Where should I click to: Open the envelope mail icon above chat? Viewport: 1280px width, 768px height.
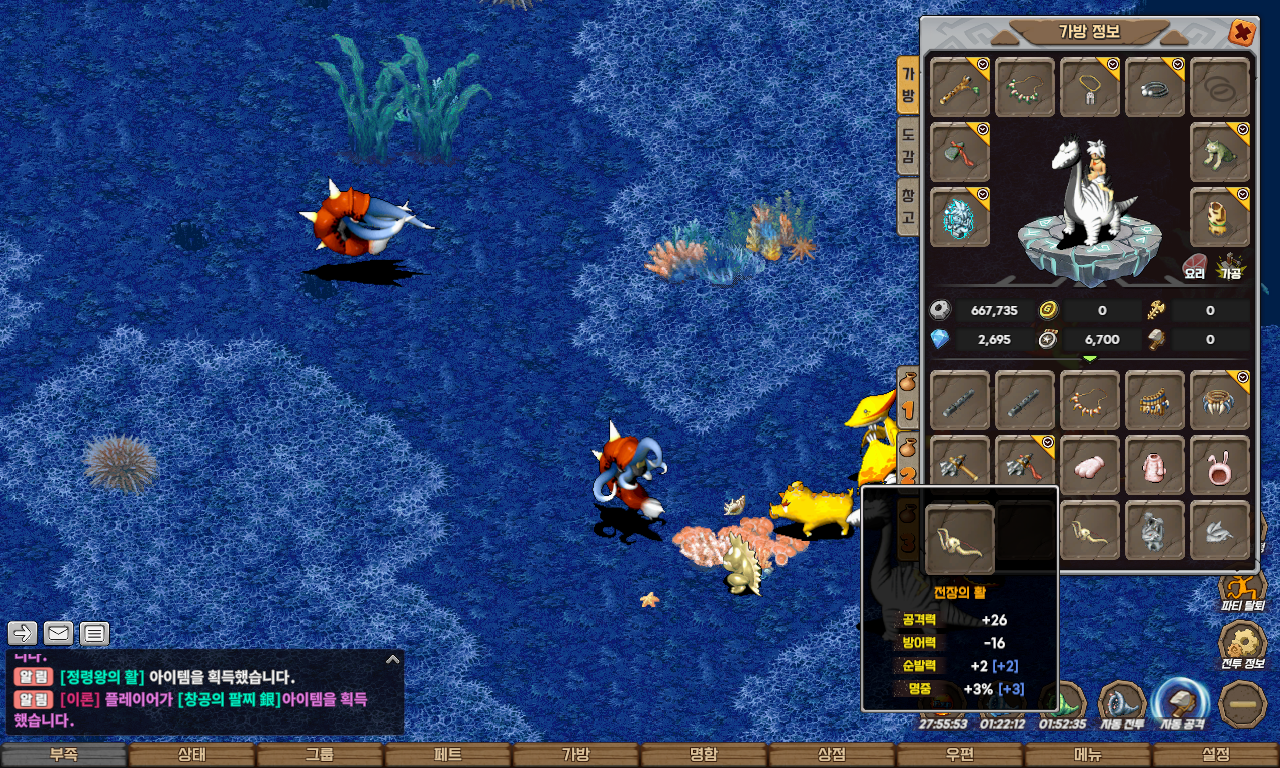[58, 633]
